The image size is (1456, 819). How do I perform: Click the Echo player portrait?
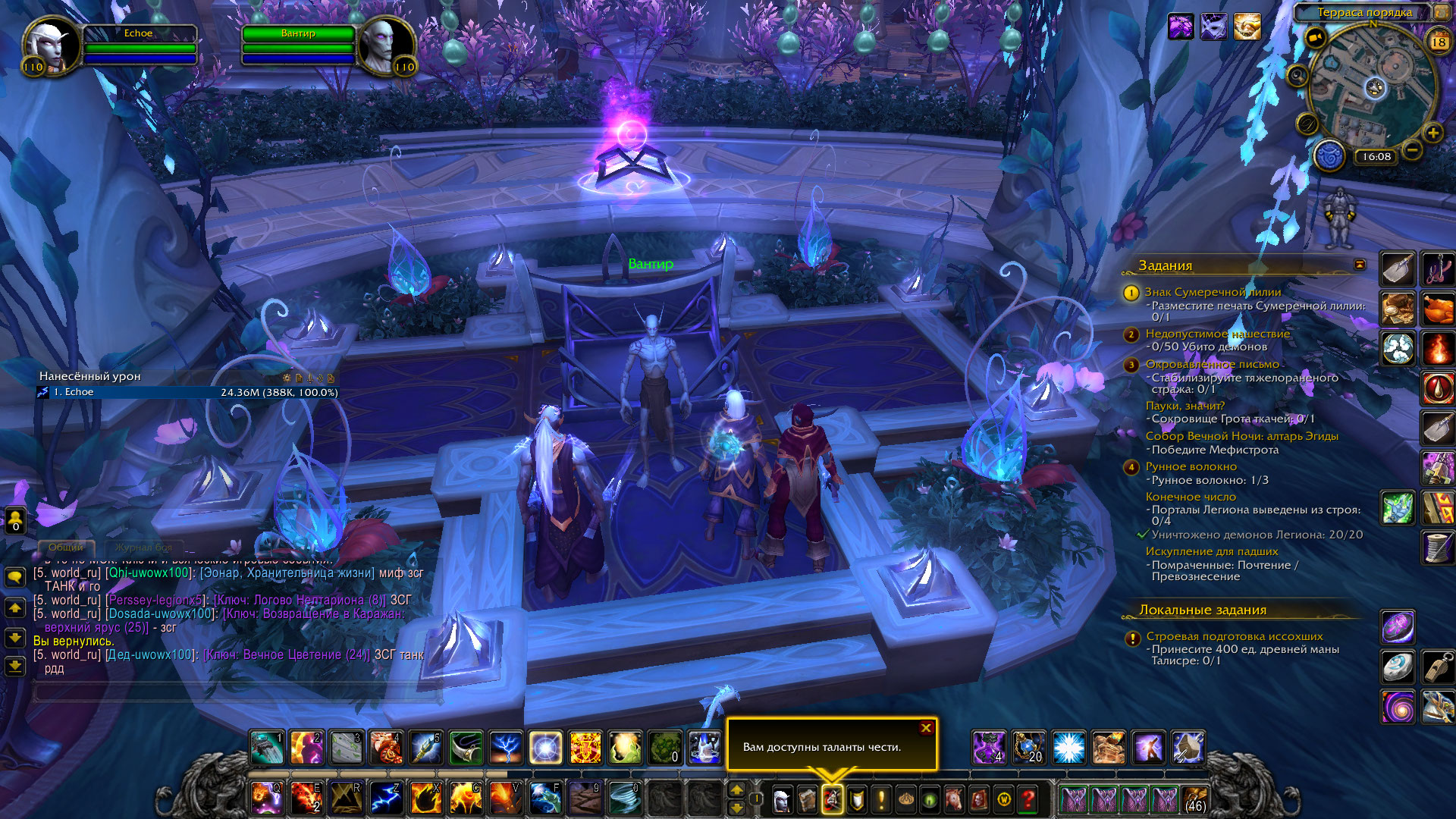[x=52, y=45]
